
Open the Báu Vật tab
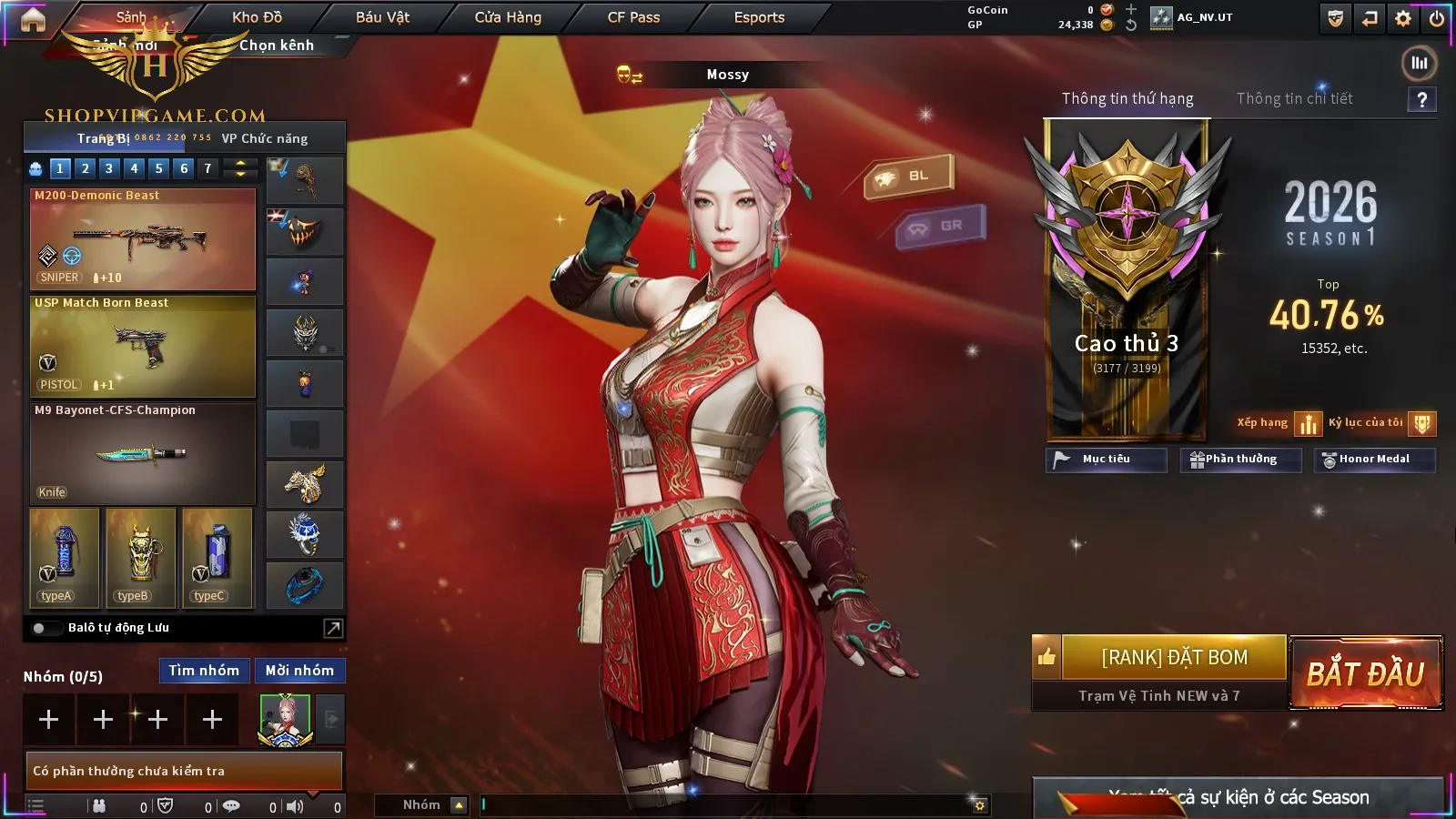click(382, 17)
